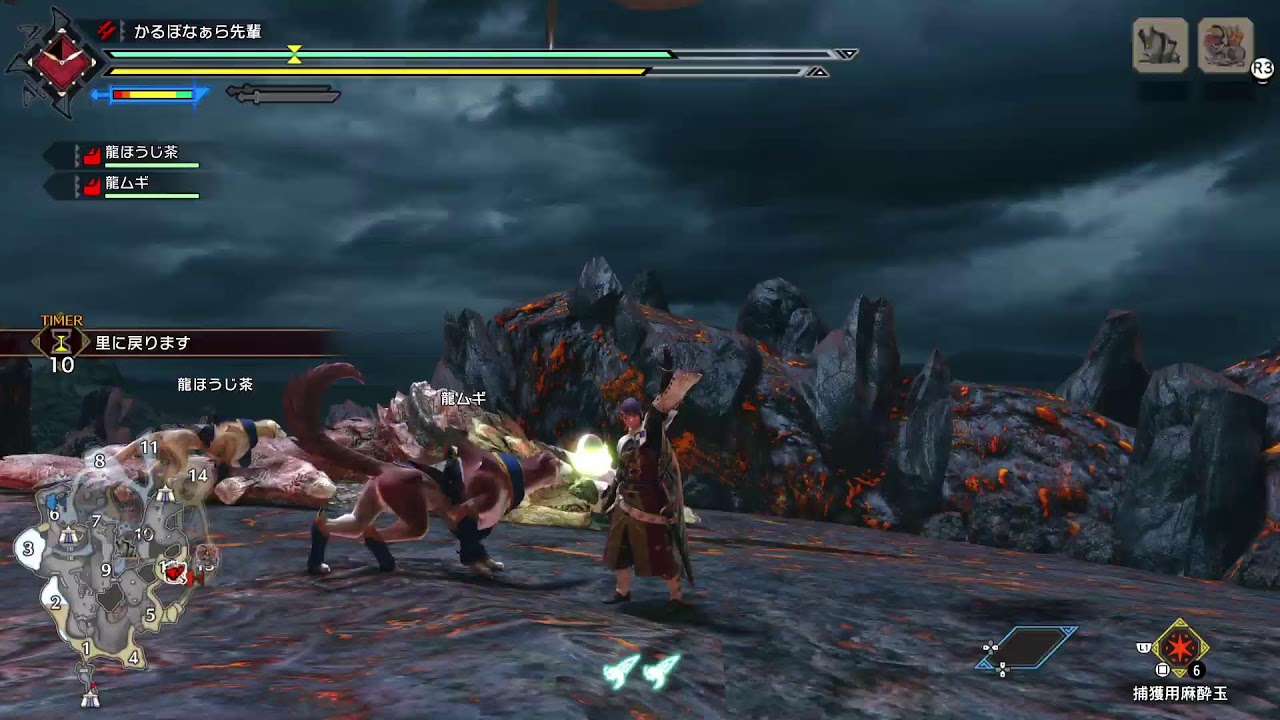
Task: Select the colorful monster target icon
Action: click(1225, 45)
